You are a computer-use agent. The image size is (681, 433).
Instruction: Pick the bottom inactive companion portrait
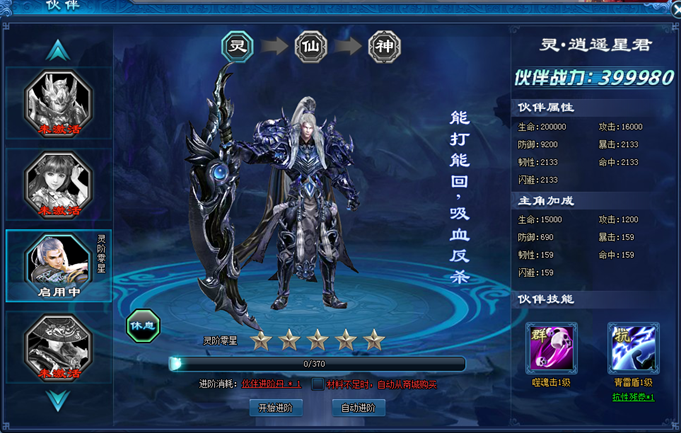[x=58, y=346]
